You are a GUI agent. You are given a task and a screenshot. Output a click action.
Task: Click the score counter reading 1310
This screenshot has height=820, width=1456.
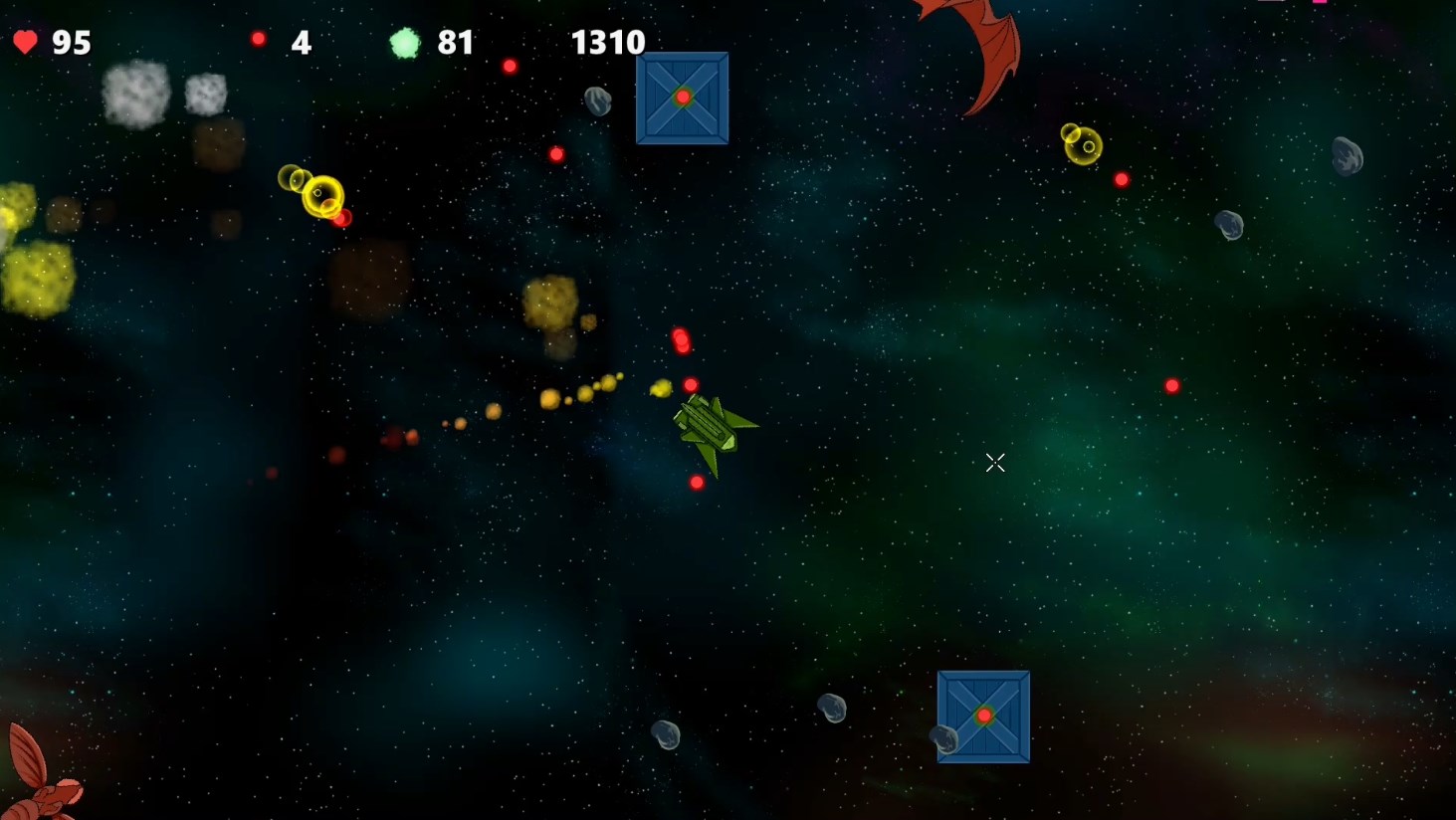[x=607, y=42]
